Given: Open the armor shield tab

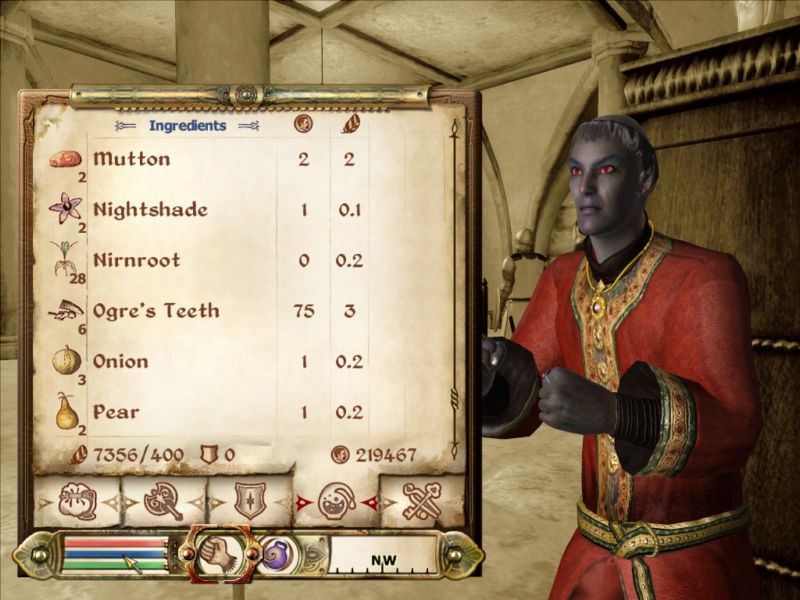Looking at the screenshot, I should tap(249, 499).
